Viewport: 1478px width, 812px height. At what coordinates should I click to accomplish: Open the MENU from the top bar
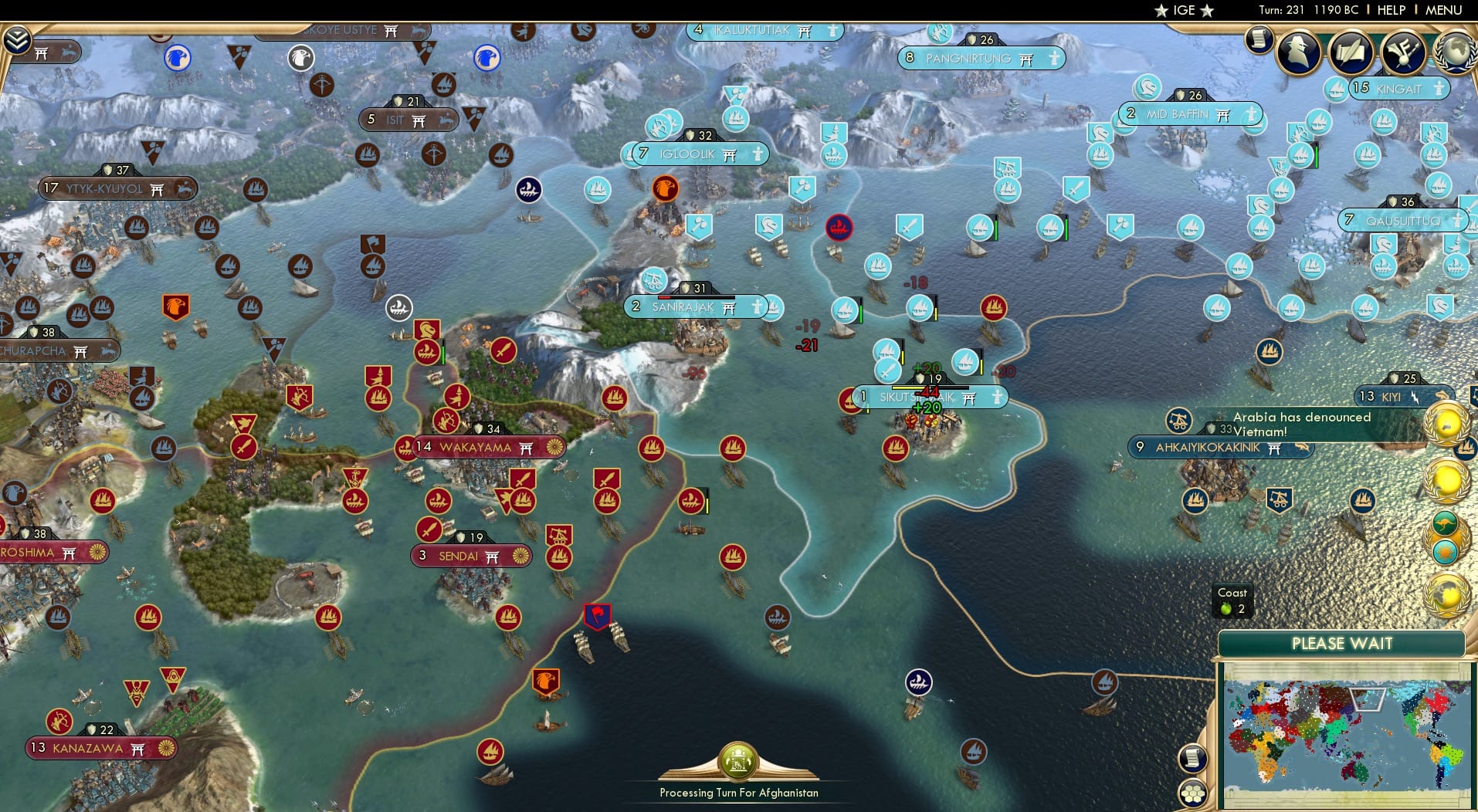click(1443, 10)
